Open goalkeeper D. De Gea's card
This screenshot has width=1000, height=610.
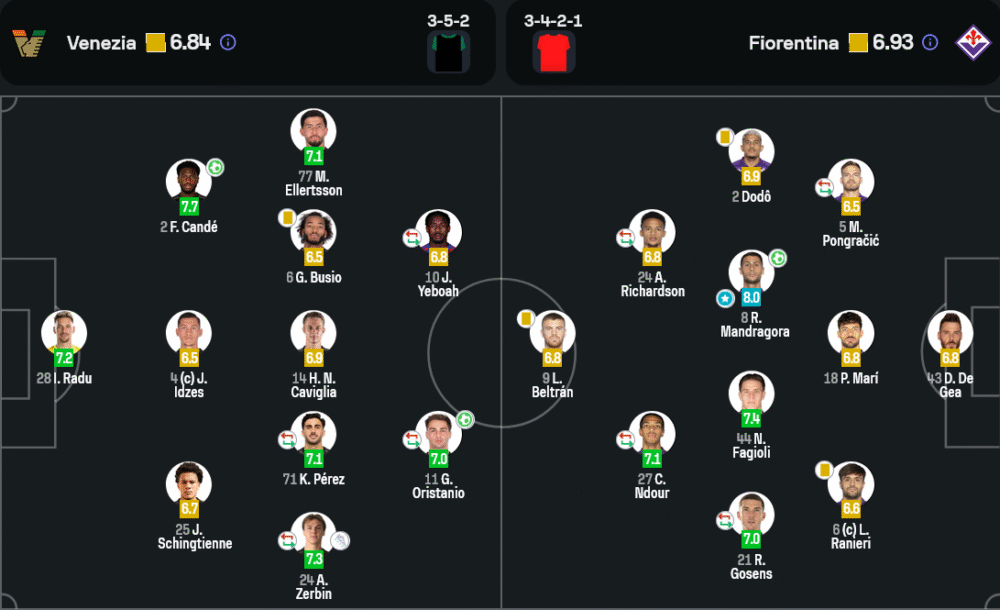(950, 333)
